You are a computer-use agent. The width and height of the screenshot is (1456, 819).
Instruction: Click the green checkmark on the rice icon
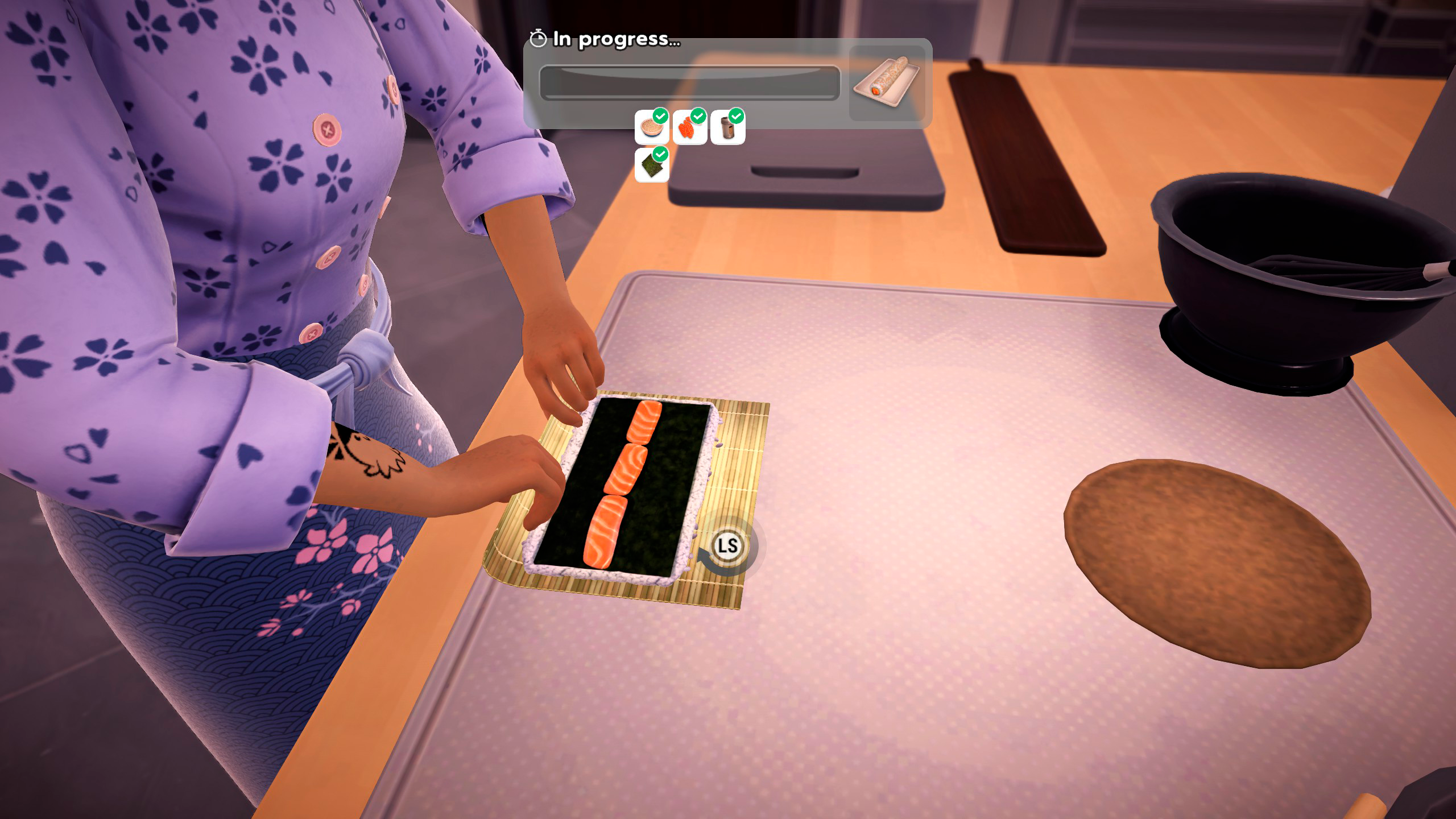661,116
